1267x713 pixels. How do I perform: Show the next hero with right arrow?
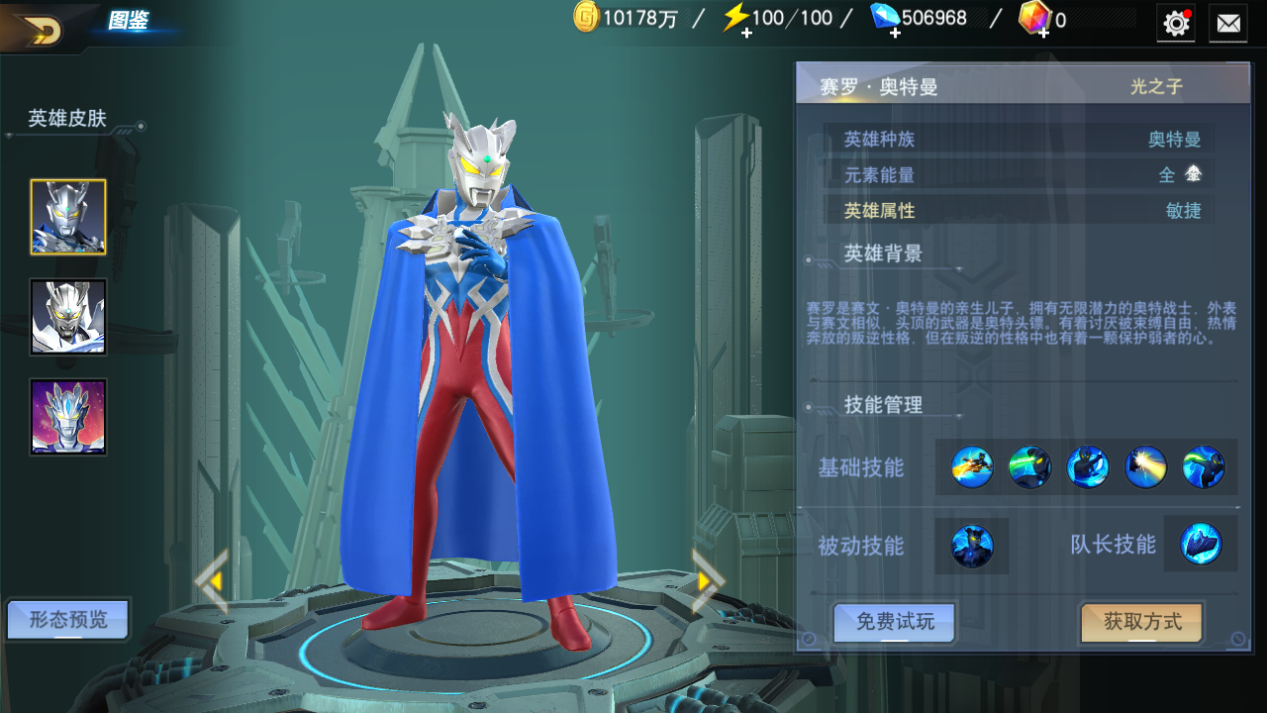pyautogui.click(x=707, y=580)
